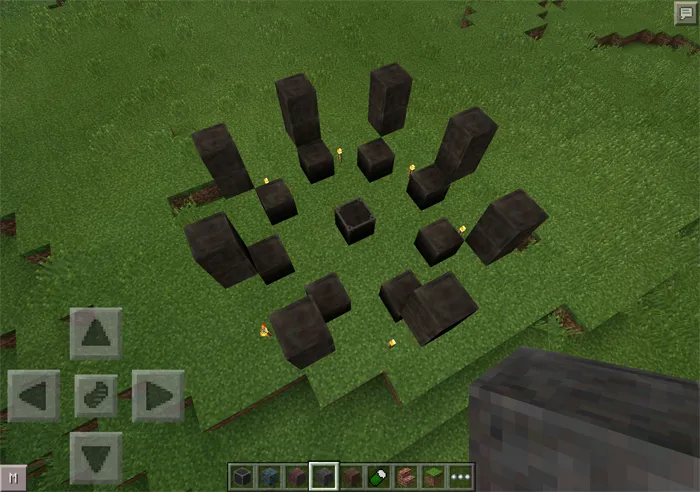Click the highlighted dark gray block slot
Screen dimensions: 700x492
[x=324, y=477]
